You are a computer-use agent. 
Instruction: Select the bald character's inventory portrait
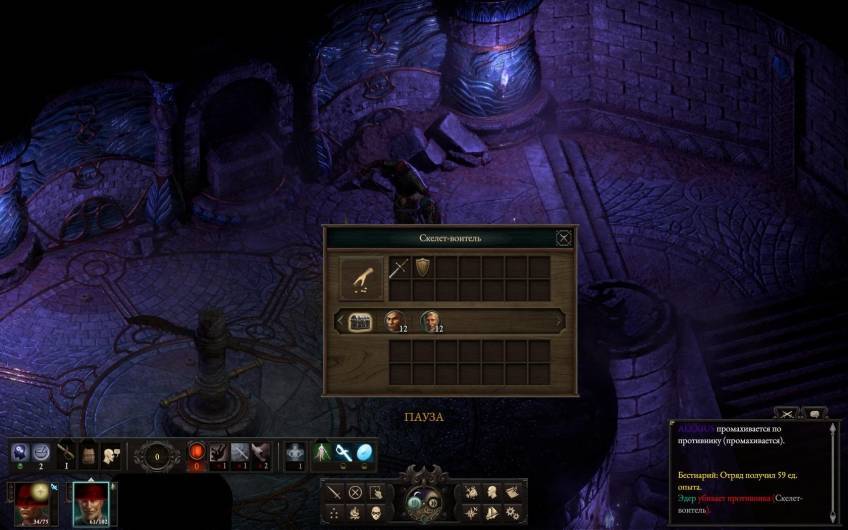point(393,321)
